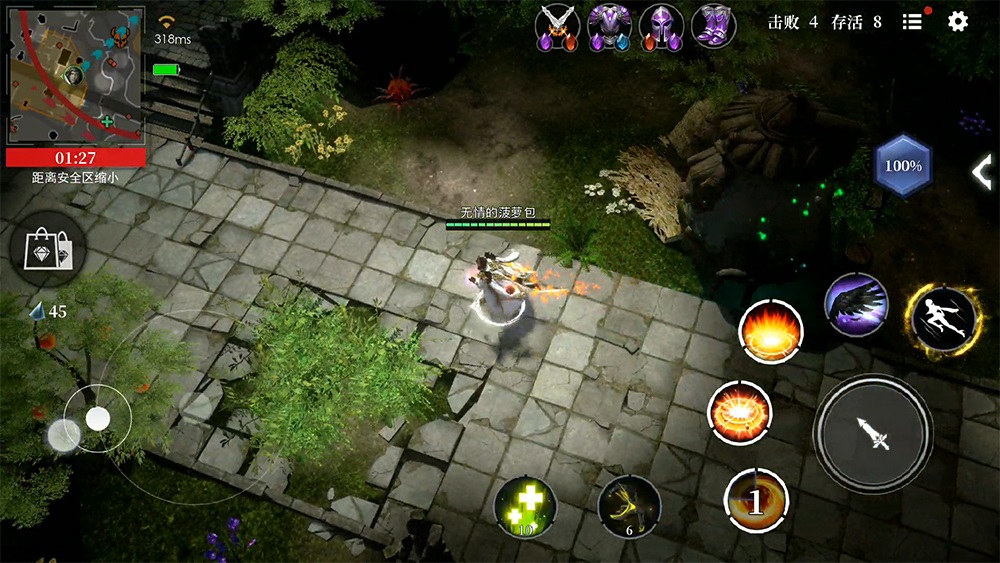Use the yellow lightning item with count 6
The width and height of the screenshot is (1000, 563).
pyautogui.click(x=629, y=506)
